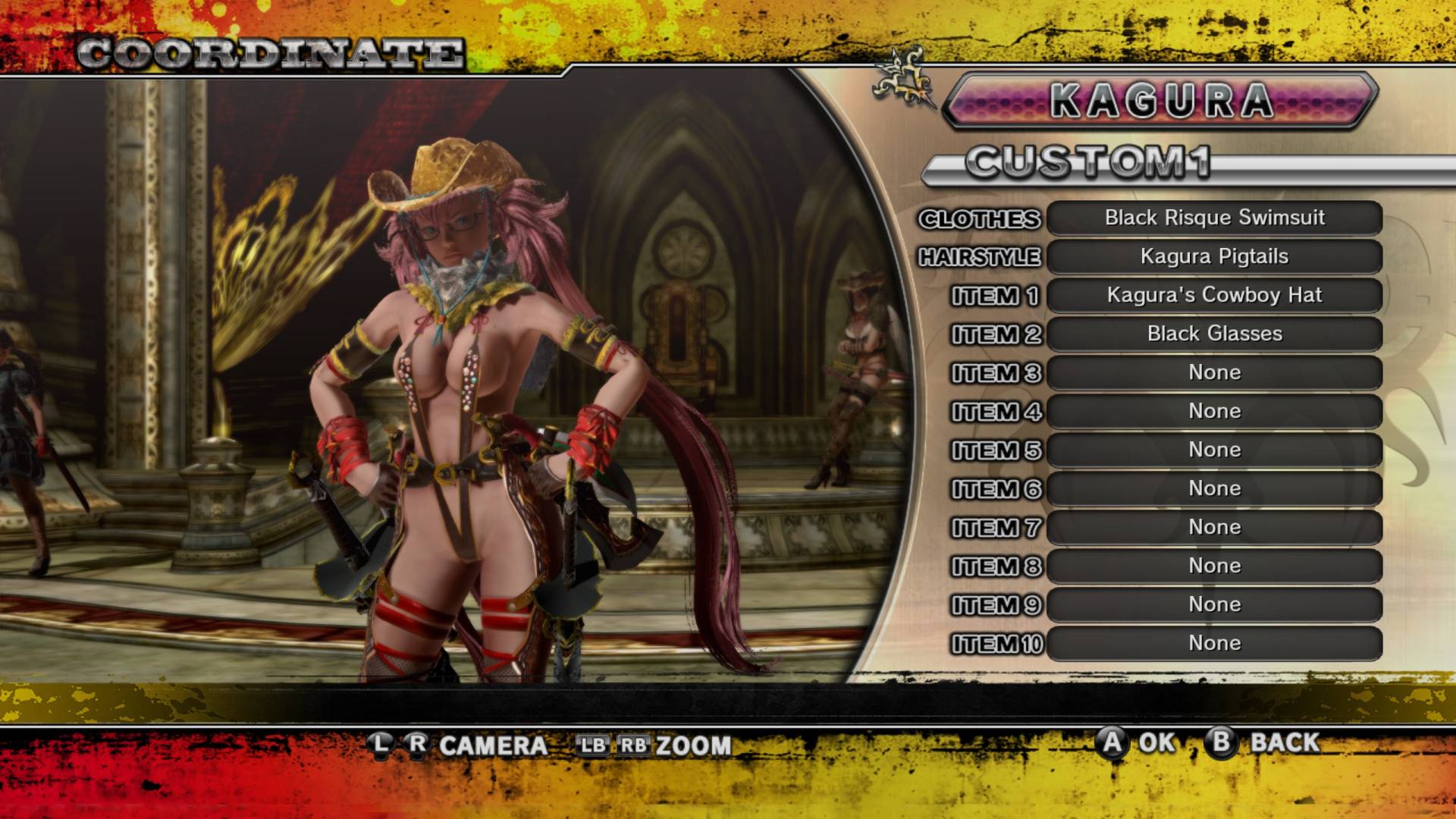Open the Kagura Pigtails hairstyle entry
Image resolution: width=1456 pixels, height=819 pixels.
pos(1214,257)
